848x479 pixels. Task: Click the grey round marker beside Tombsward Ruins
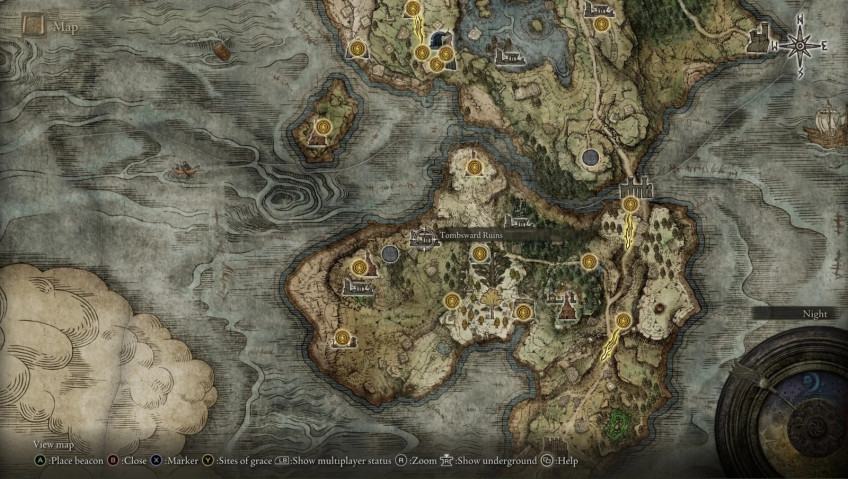[390, 255]
